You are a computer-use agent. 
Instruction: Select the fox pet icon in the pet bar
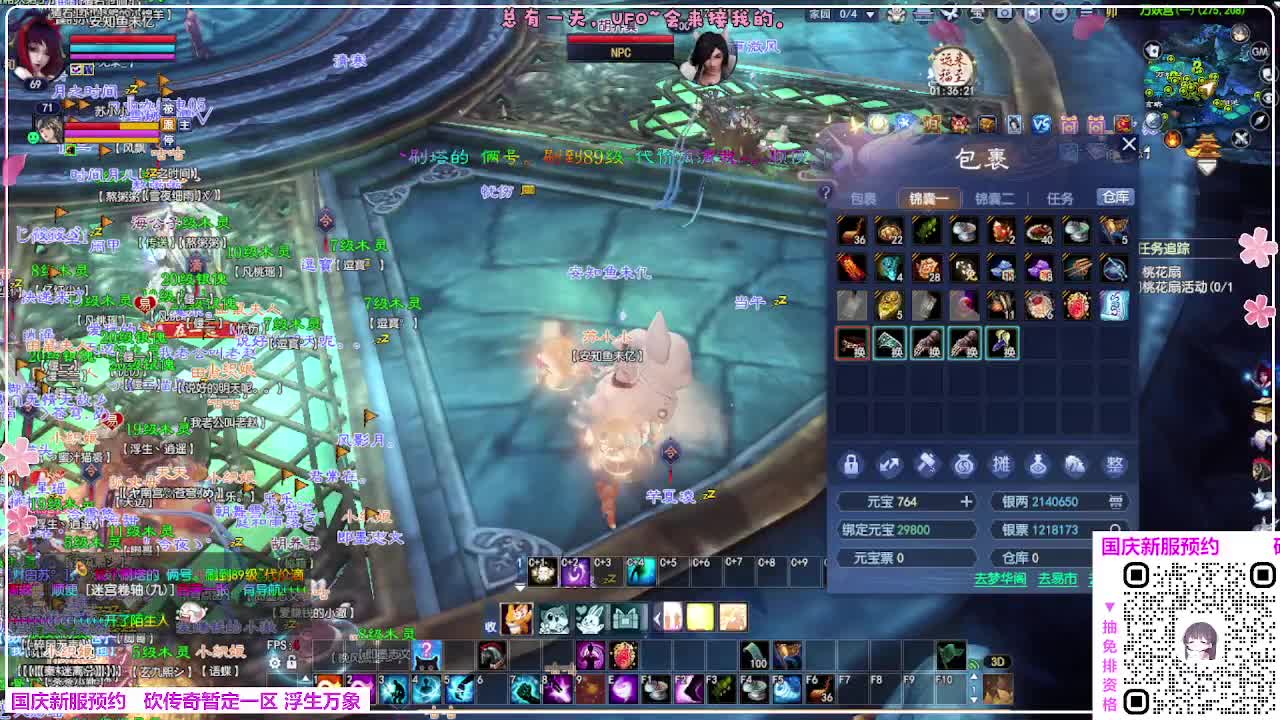coord(516,617)
